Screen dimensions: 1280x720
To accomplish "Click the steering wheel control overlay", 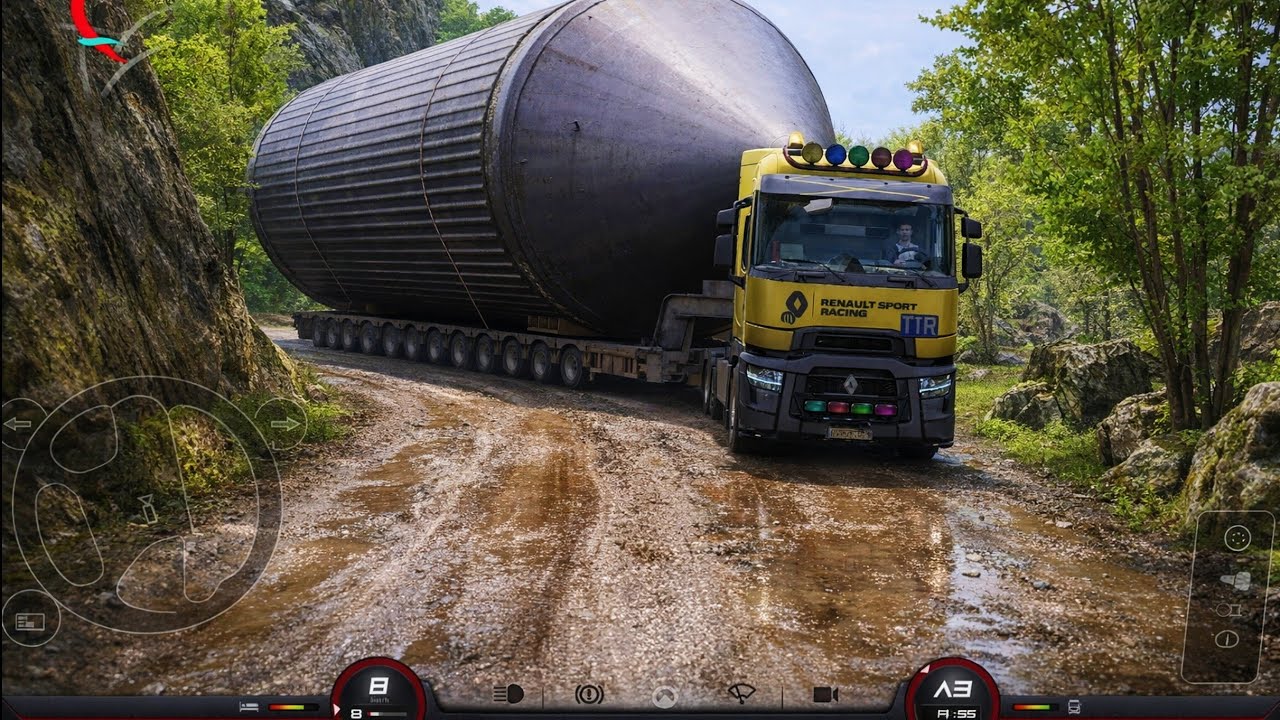I will (145, 505).
